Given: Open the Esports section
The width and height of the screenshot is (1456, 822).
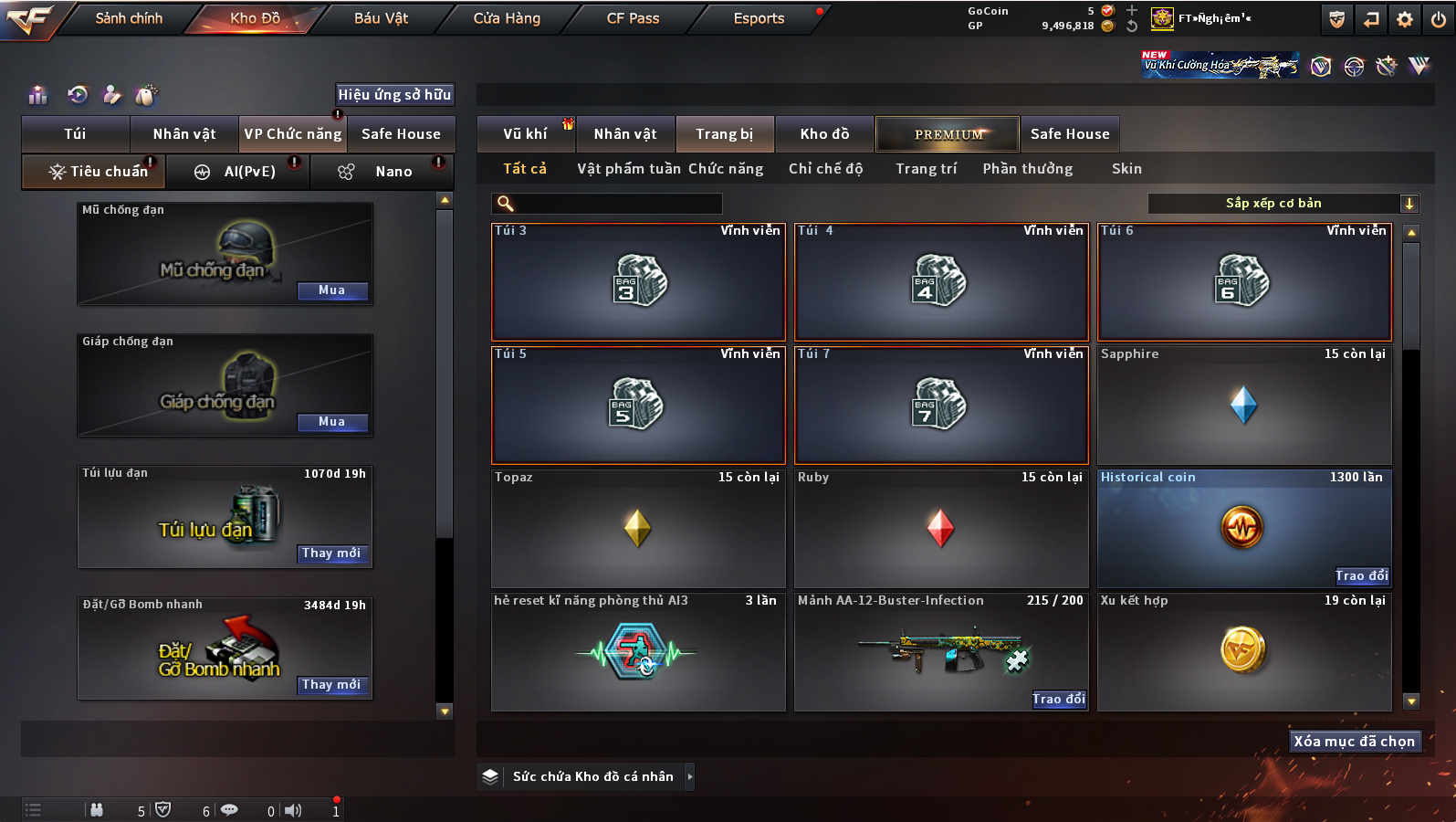Looking at the screenshot, I should (759, 18).
